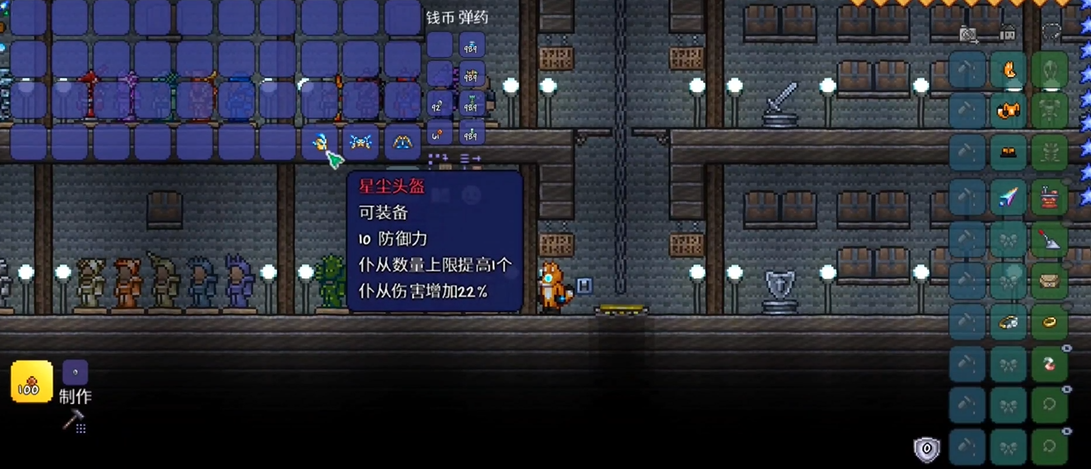Select the red potted accessory slot
Image resolution: width=1091 pixels, height=469 pixels.
pos(1049,196)
